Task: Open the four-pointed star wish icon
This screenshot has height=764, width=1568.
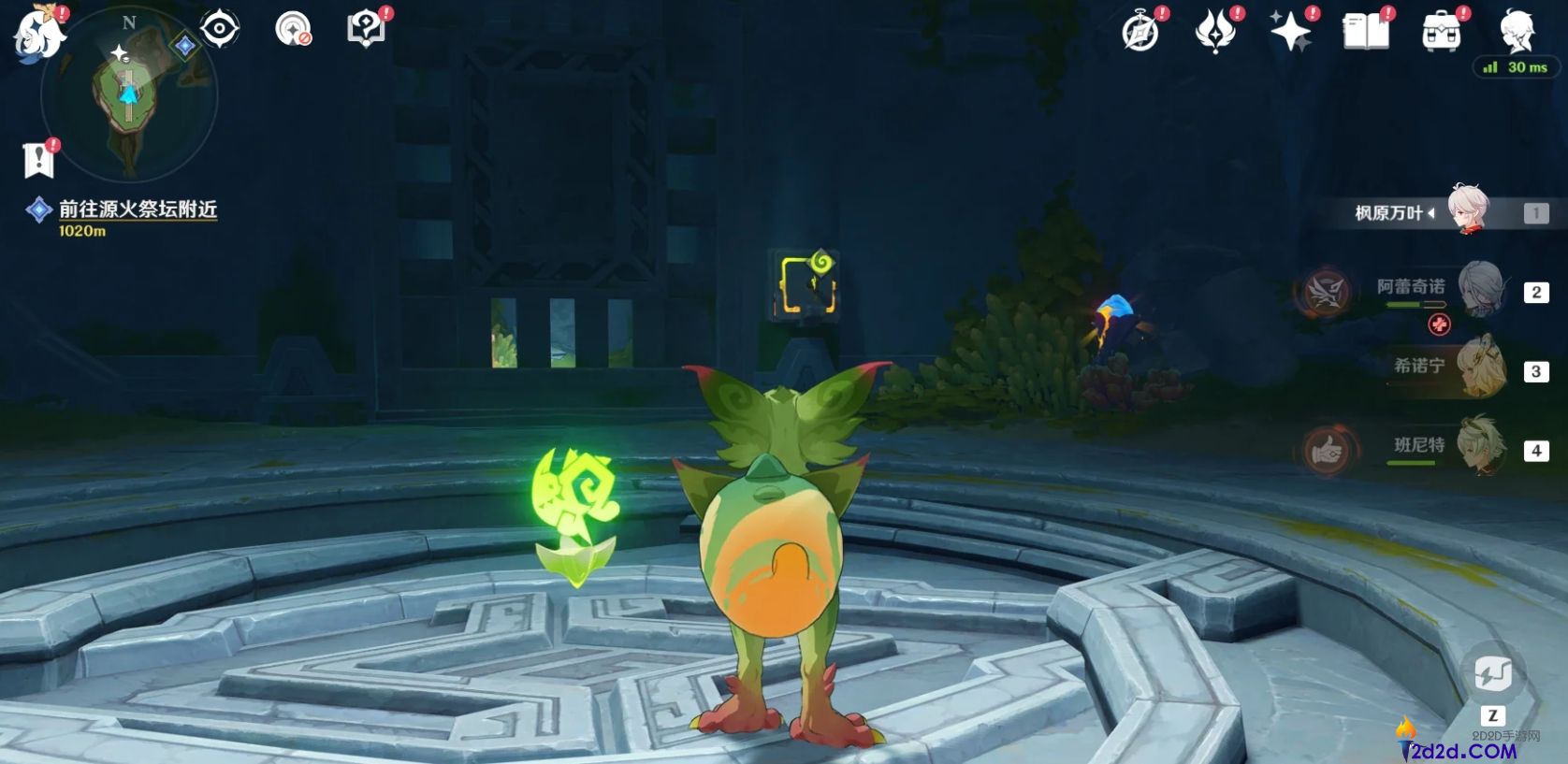Action: click(1290, 33)
